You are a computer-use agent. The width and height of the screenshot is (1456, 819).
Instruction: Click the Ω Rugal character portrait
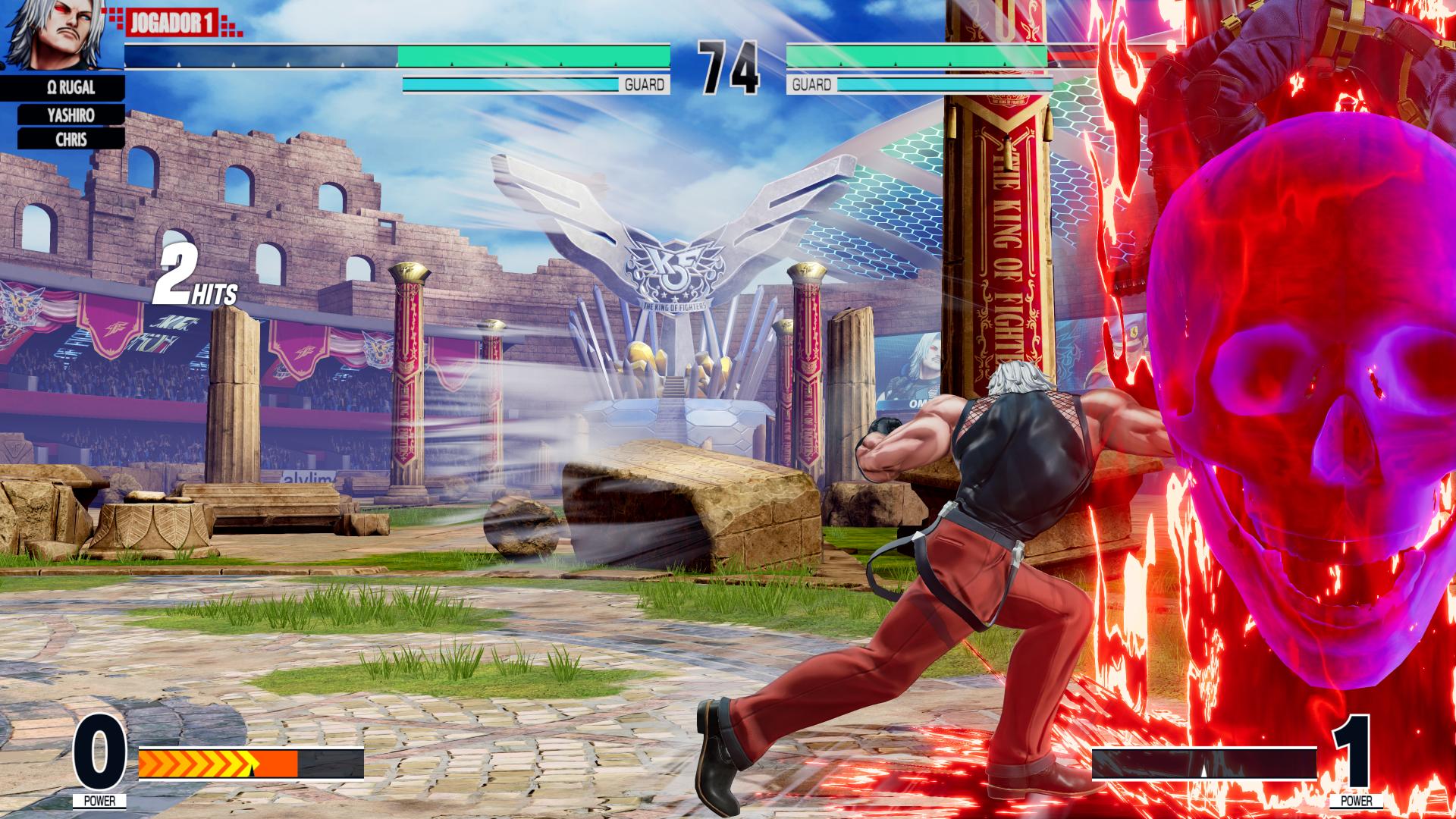tap(61, 35)
